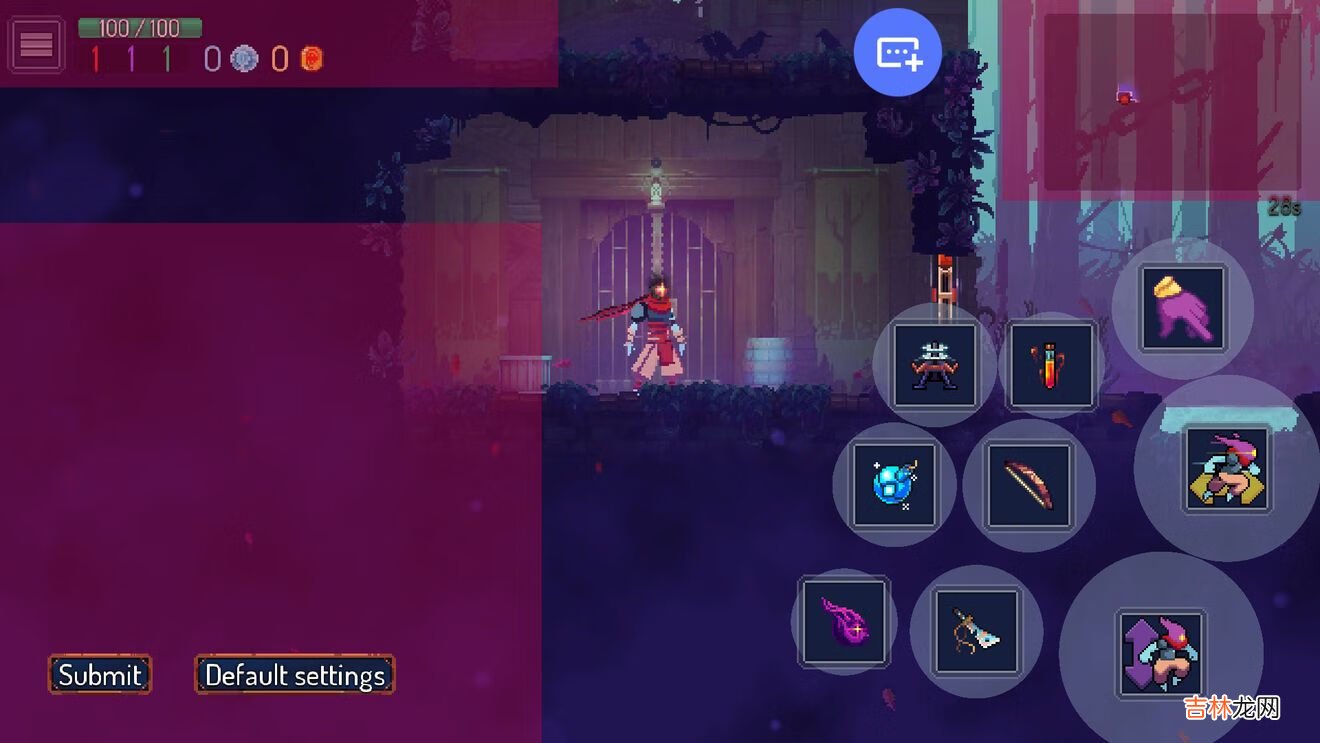1320x743 pixels.
Task: Restore Default settings
Action: 295,675
